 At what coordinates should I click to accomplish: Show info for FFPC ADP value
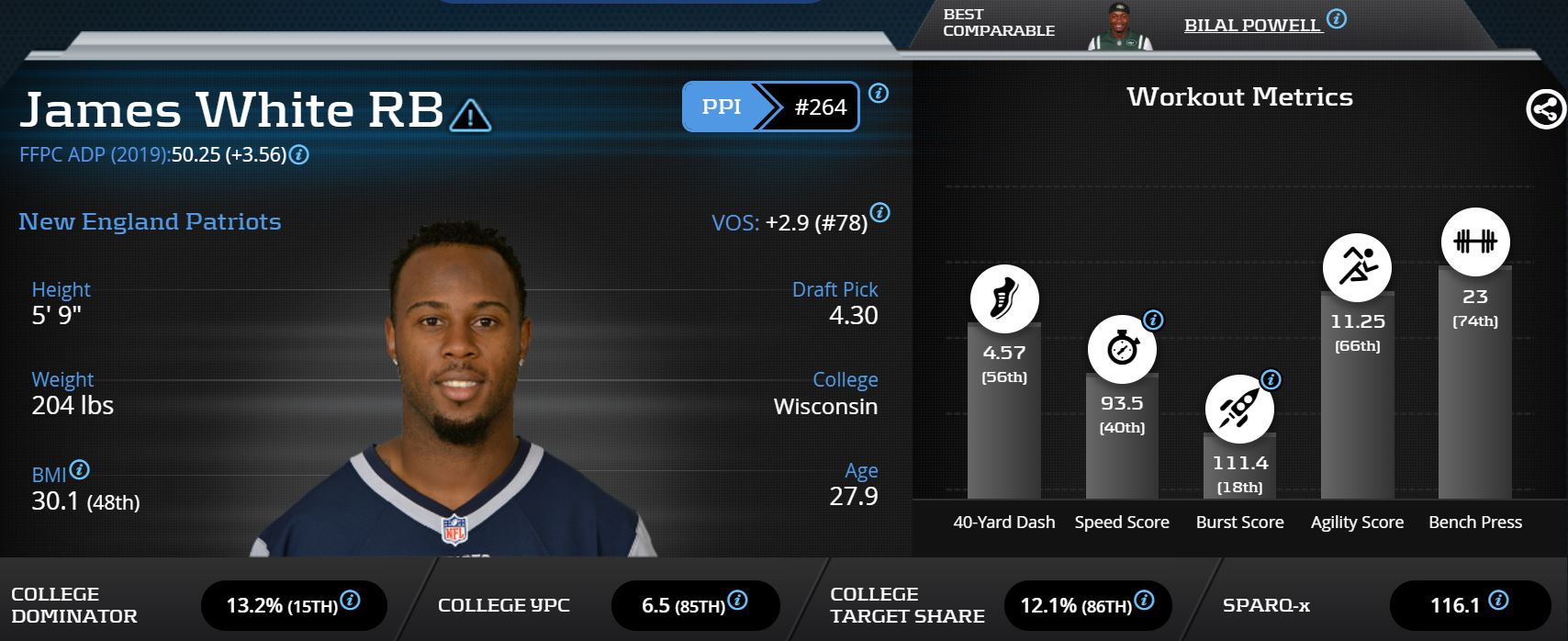(x=299, y=155)
